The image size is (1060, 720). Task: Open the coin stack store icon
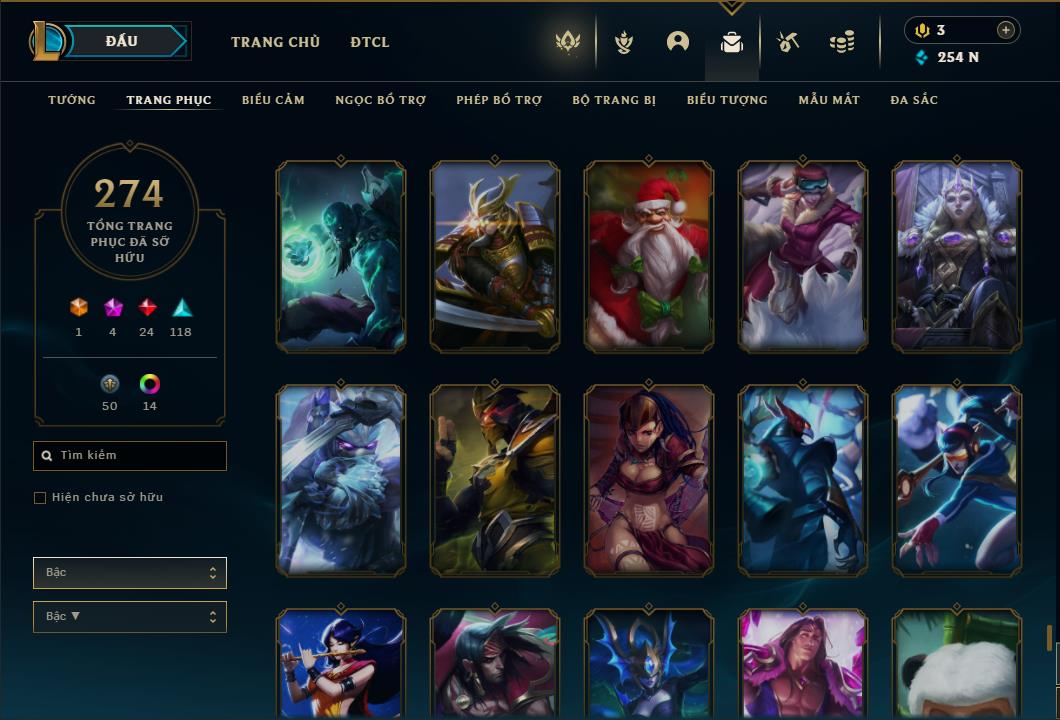tap(842, 42)
